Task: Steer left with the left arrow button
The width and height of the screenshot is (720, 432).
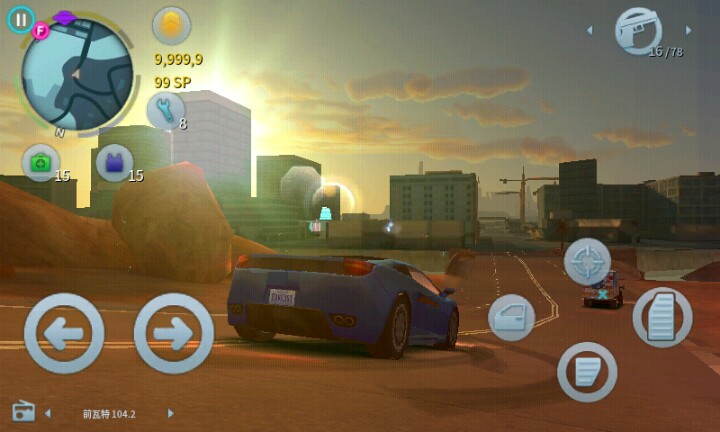Action: 64,334
